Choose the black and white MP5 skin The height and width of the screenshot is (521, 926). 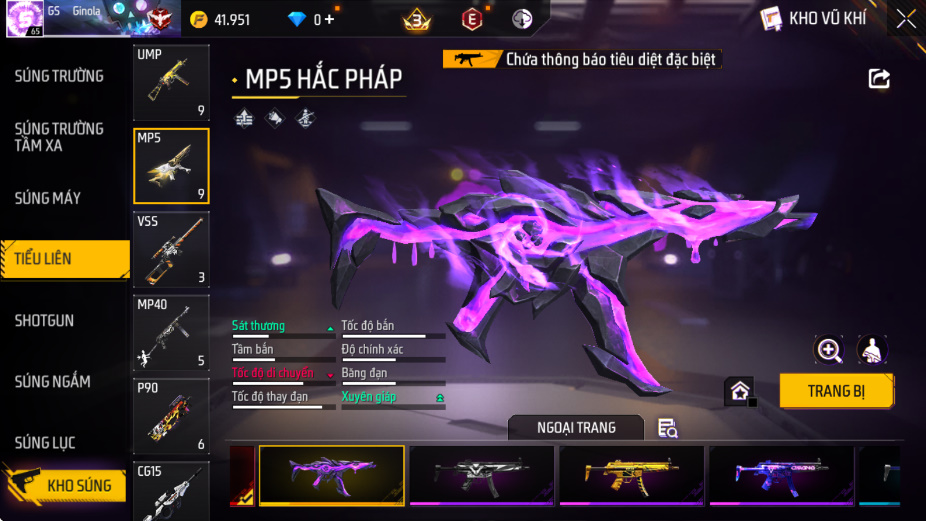(481, 474)
